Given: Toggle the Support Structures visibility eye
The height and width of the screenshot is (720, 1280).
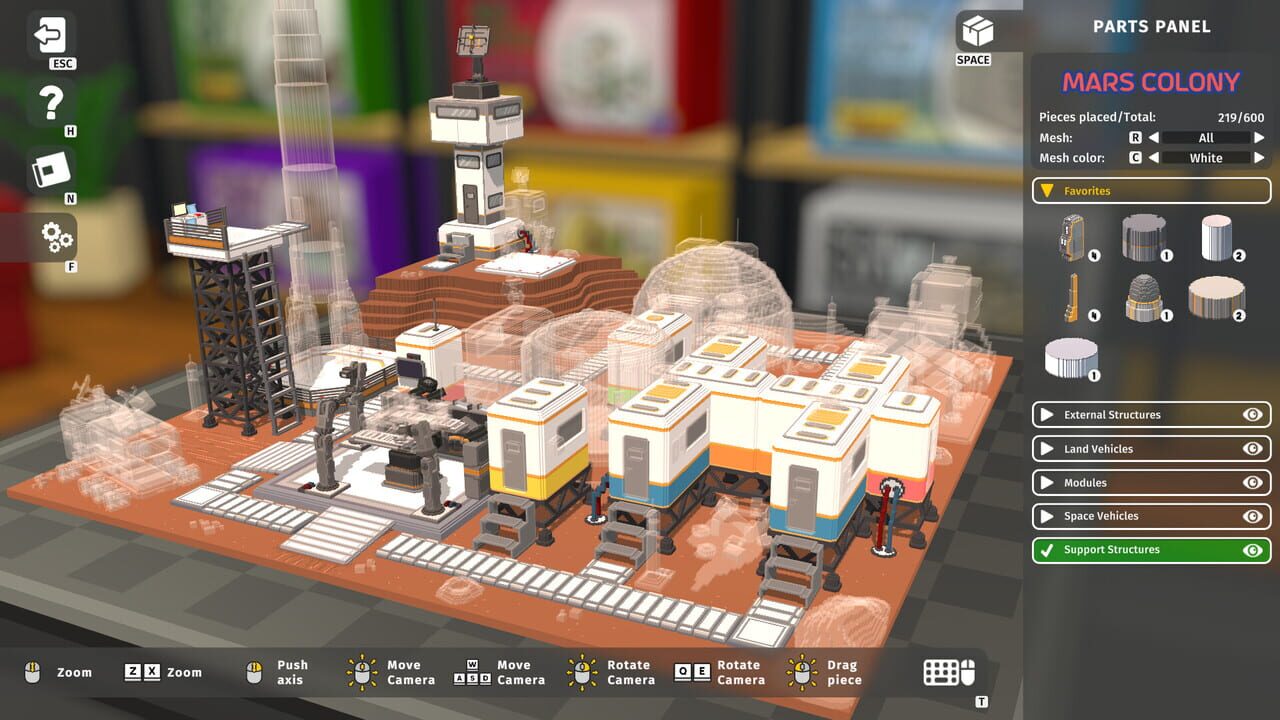Looking at the screenshot, I should [x=1252, y=549].
